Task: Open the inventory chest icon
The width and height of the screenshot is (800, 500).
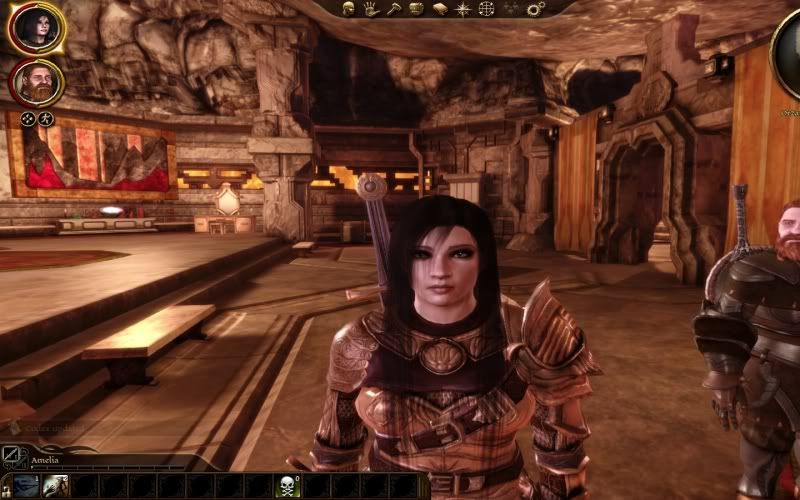Action: pos(416,9)
